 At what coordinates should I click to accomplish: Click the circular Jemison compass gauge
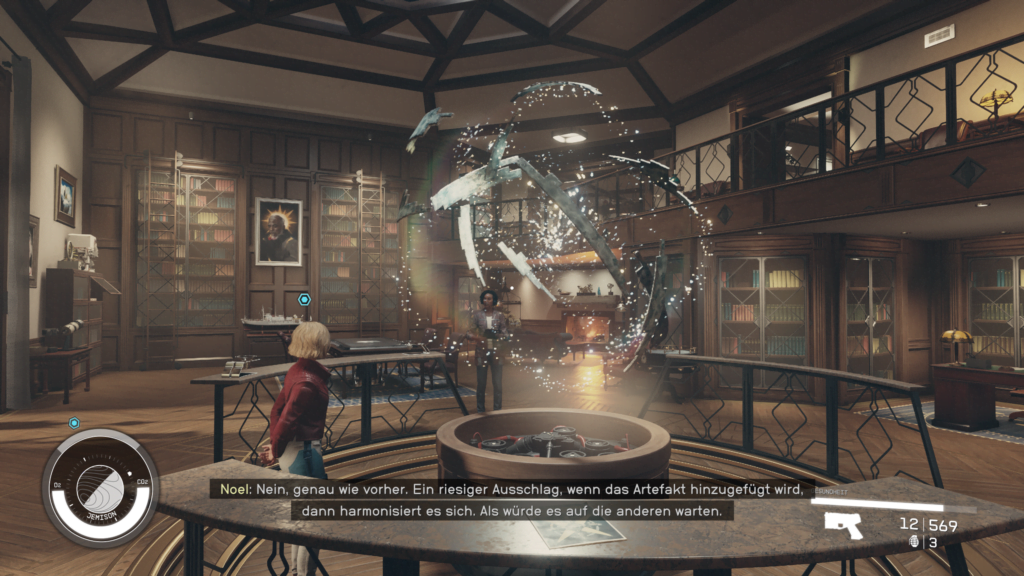100,488
